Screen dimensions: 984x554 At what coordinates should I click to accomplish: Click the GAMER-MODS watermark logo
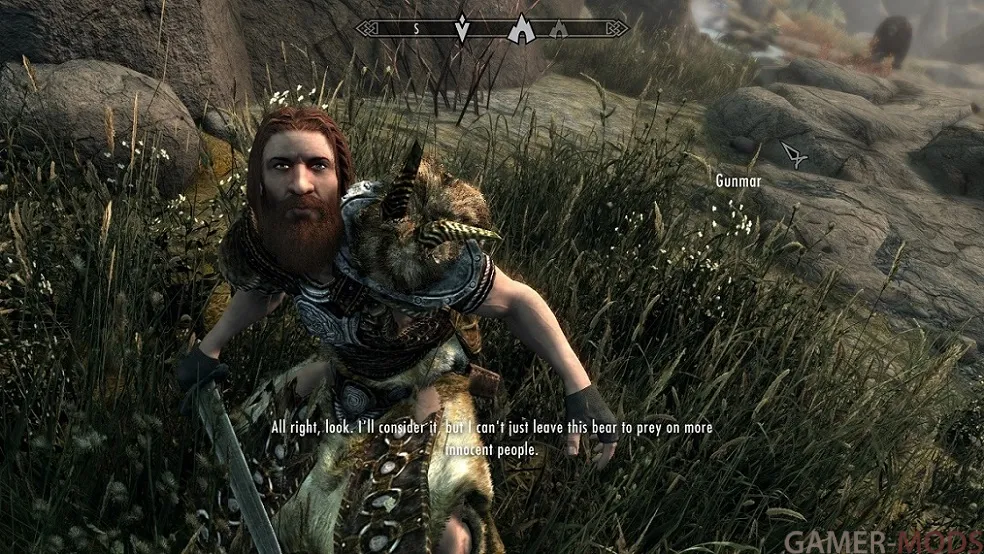(x=882, y=540)
